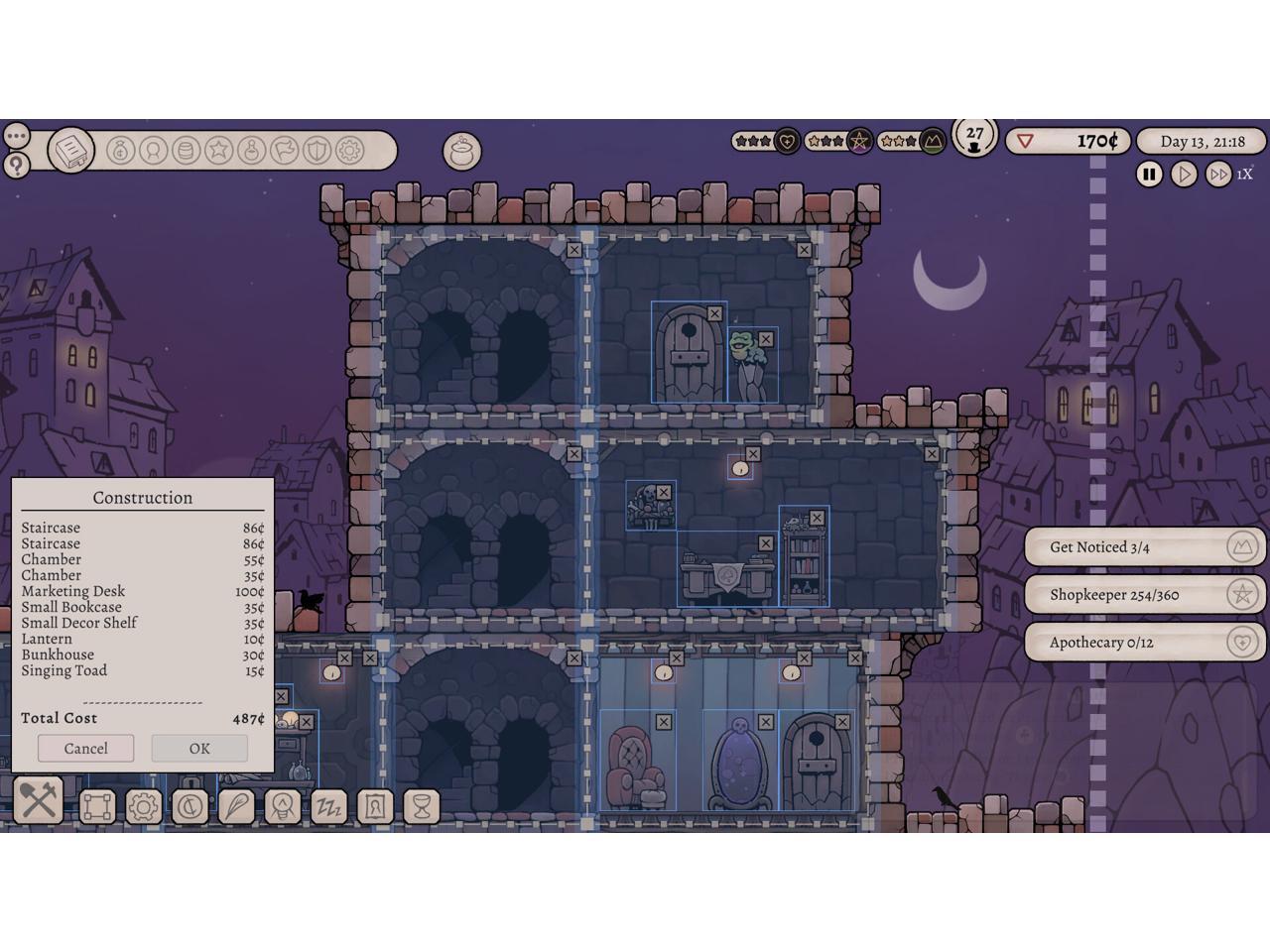This screenshot has height=952, width=1270.
Task: Select the shovel and hammer build tool
Action: click(39, 801)
